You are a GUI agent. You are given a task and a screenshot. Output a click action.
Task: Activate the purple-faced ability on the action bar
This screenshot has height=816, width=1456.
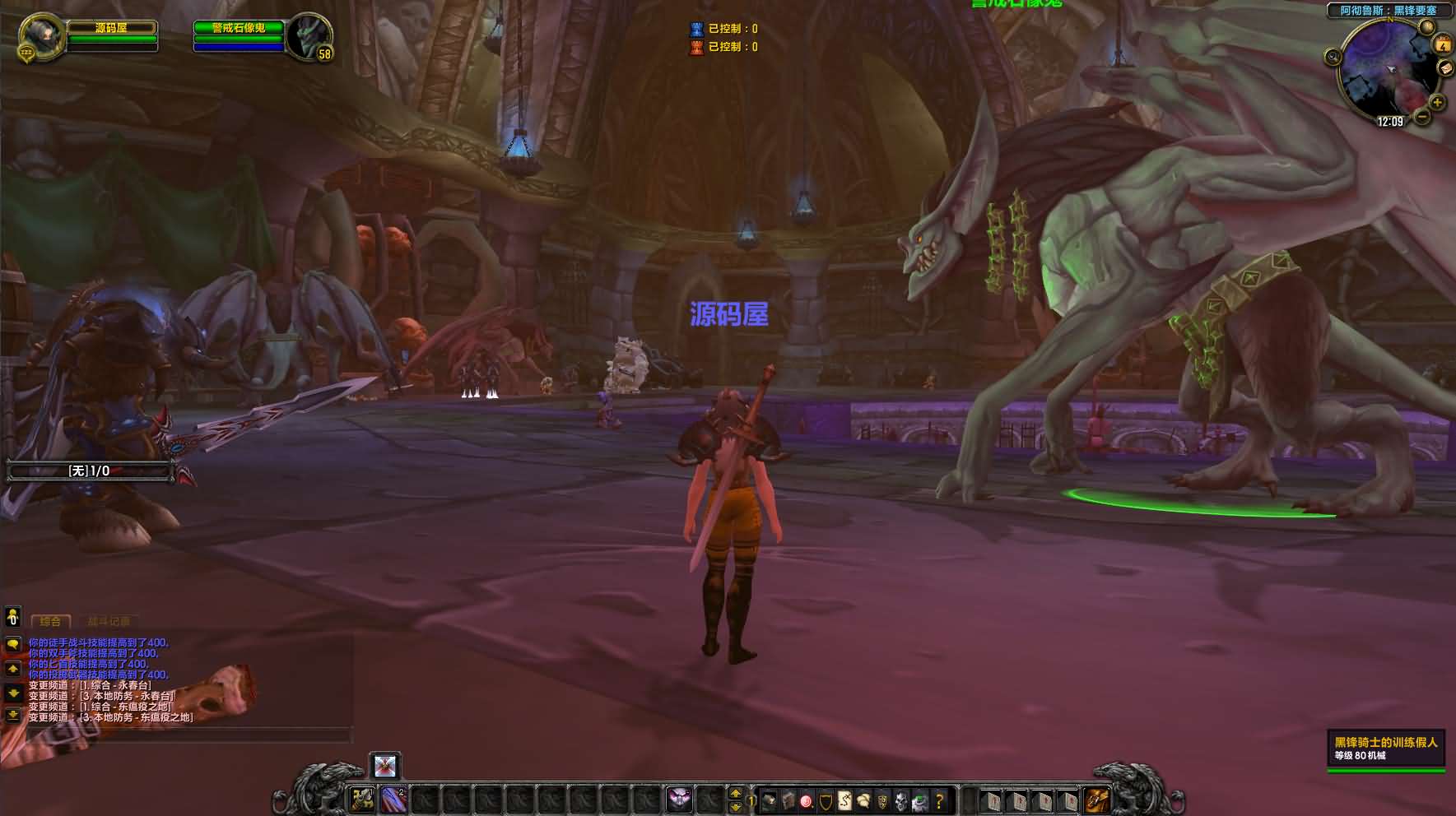[x=679, y=799]
